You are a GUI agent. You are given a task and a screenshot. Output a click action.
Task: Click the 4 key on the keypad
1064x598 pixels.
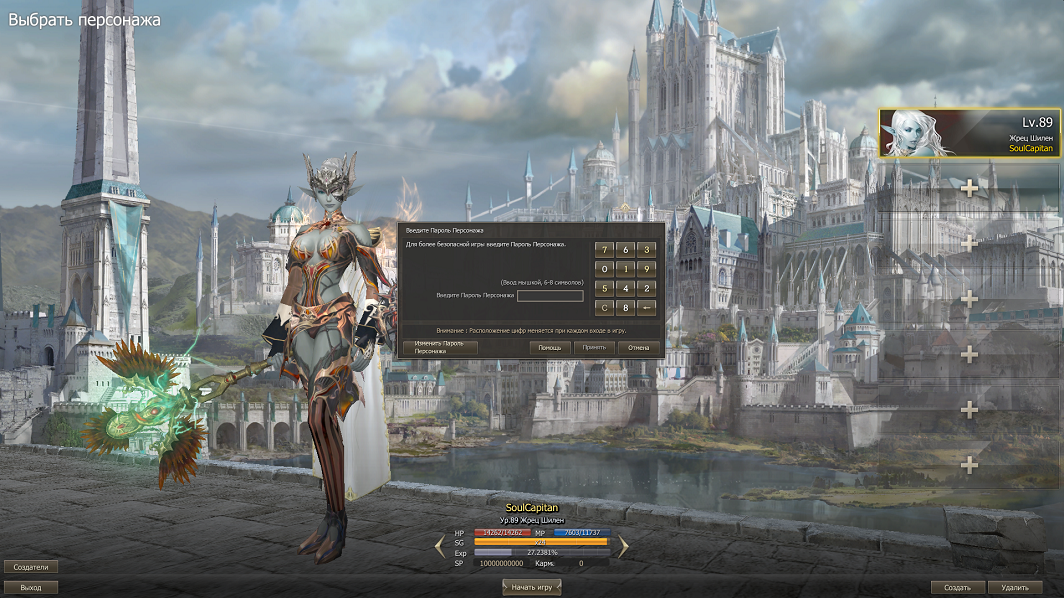pyautogui.click(x=626, y=288)
